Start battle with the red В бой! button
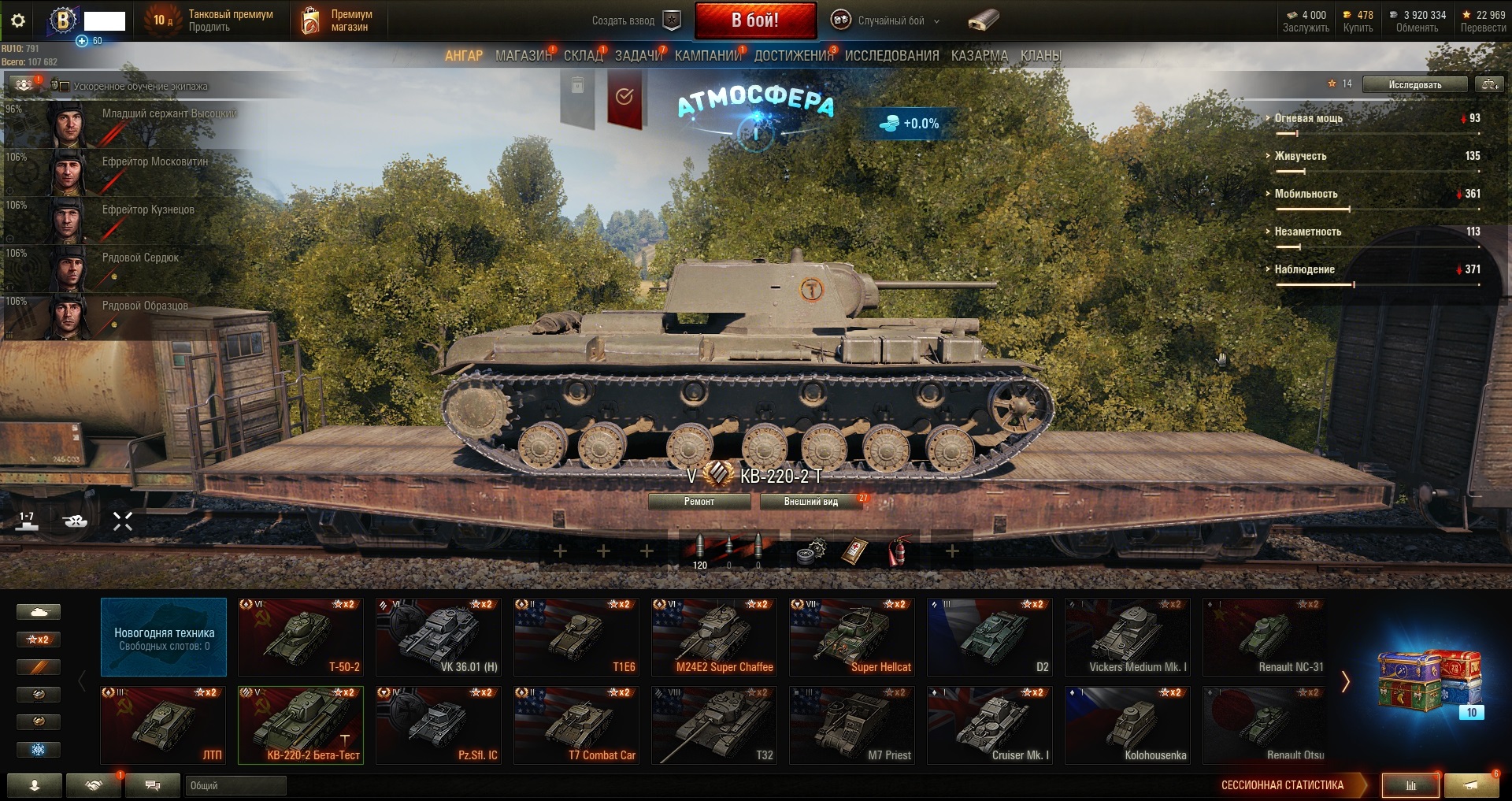This screenshot has height=801, width=1512. pyautogui.click(x=754, y=20)
